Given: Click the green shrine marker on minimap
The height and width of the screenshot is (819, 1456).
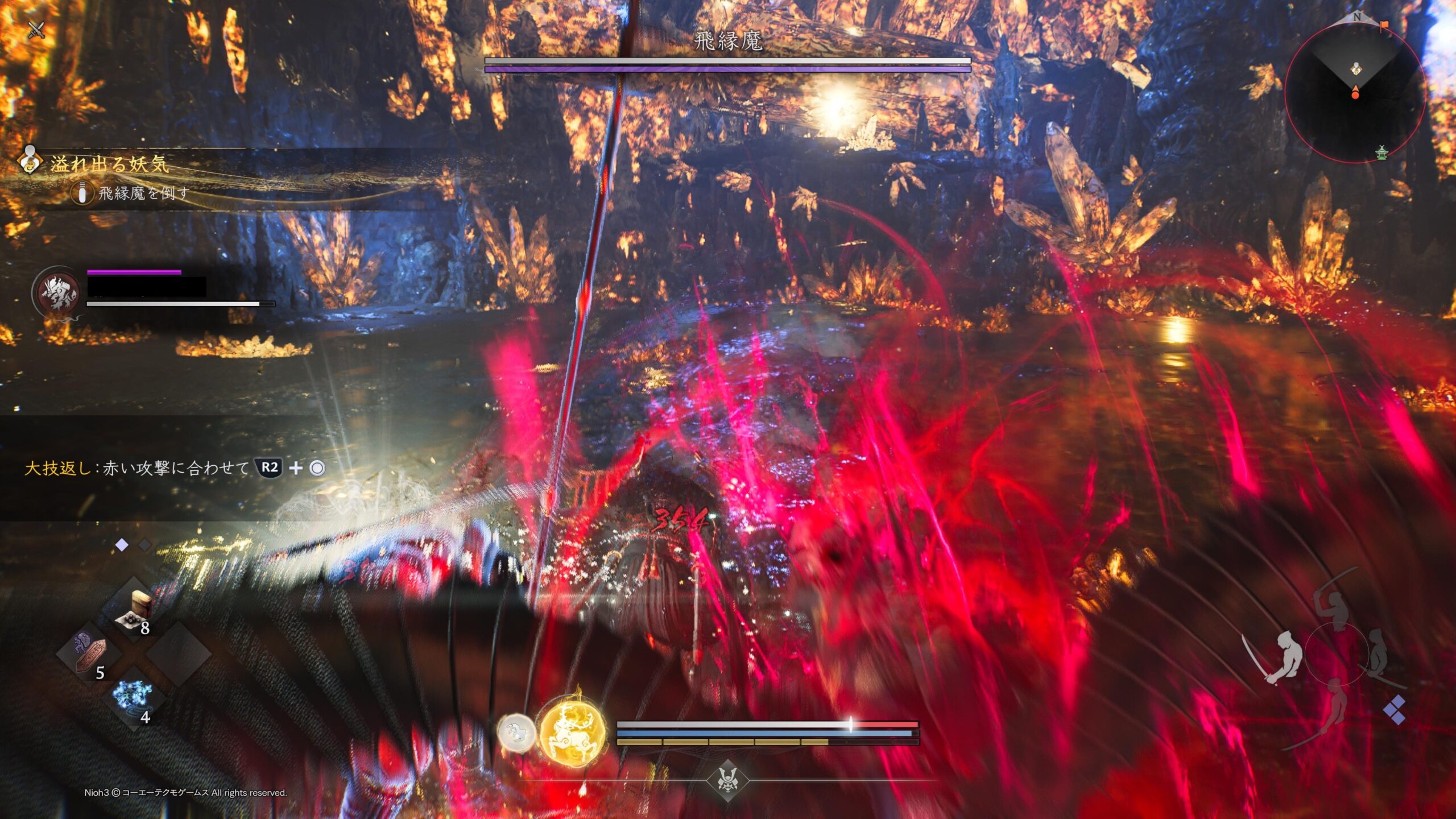Looking at the screenshot, I should click(1381, 152).
